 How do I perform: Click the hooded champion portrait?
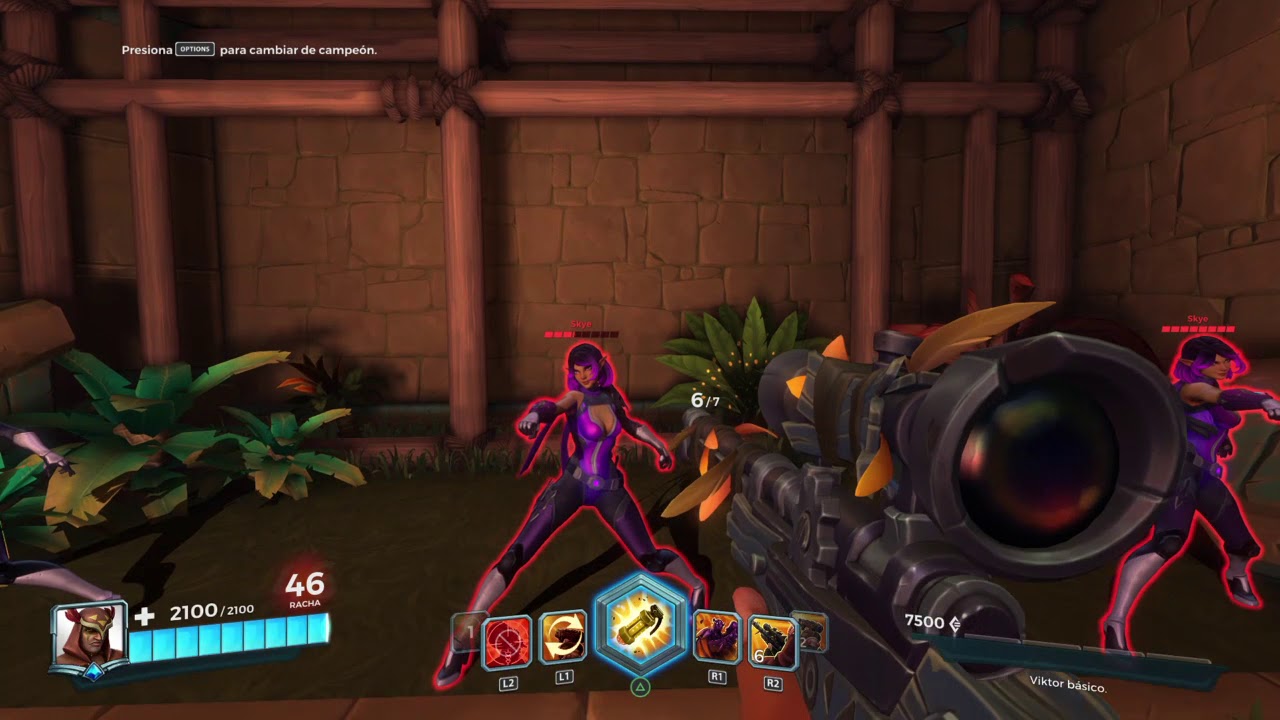click(x=90, y=635)
